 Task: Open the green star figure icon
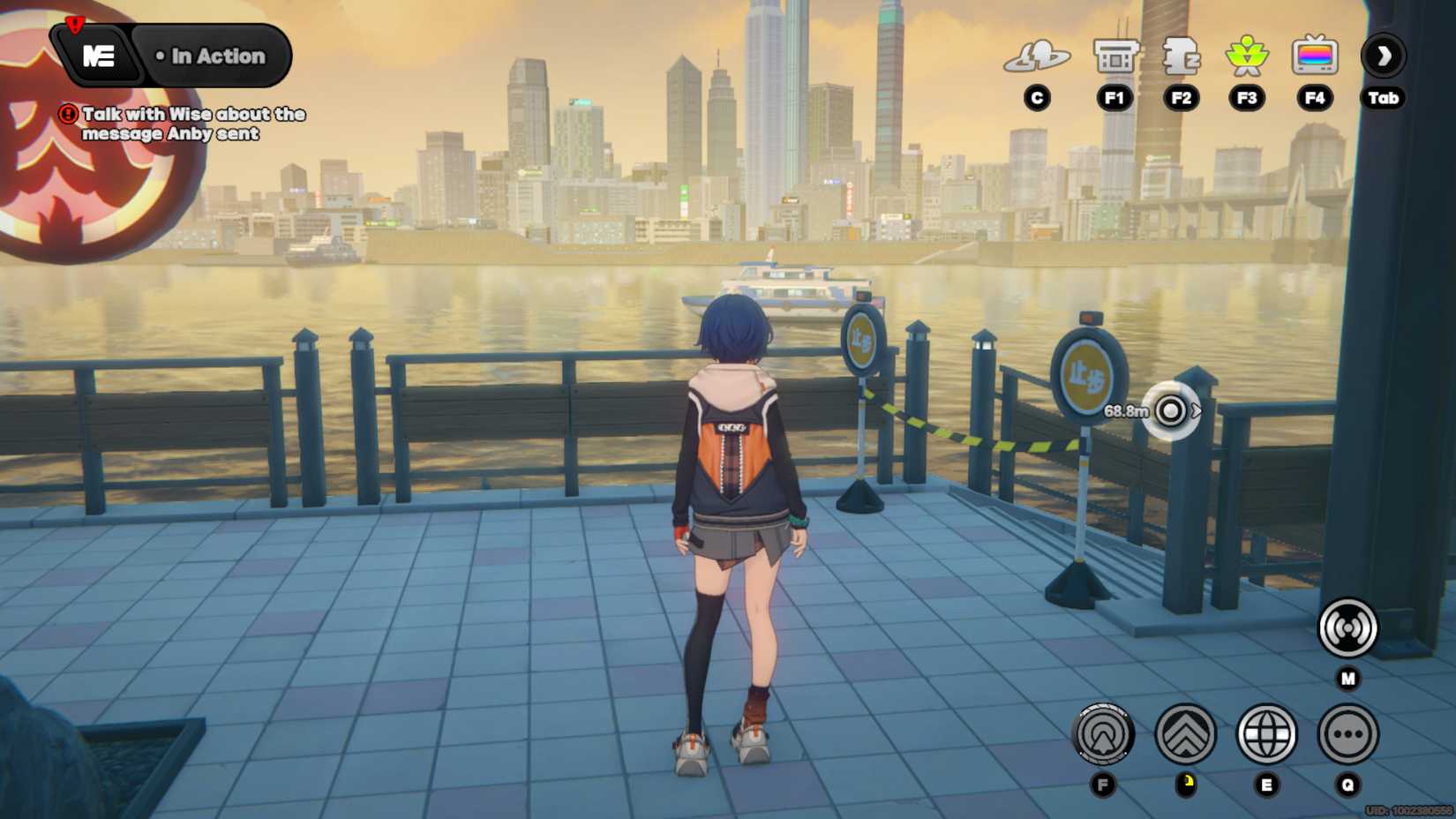pos(1247,56)
